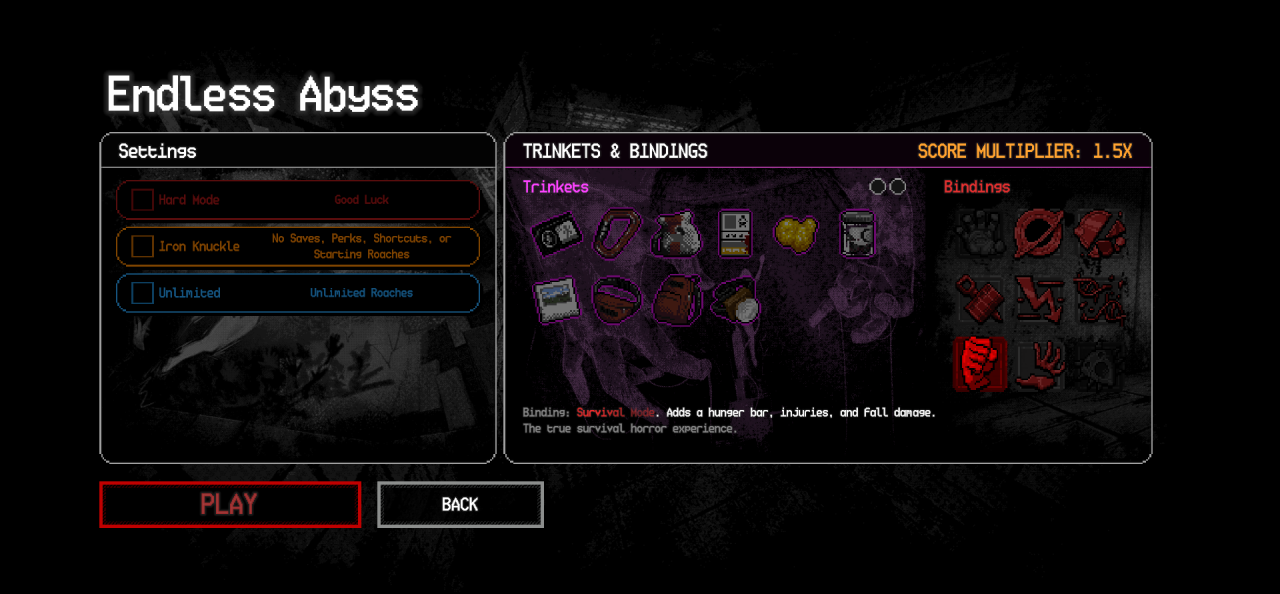Pick the specimen jar trinket
Screen dimensions: 1280x594
pos(856,233)
